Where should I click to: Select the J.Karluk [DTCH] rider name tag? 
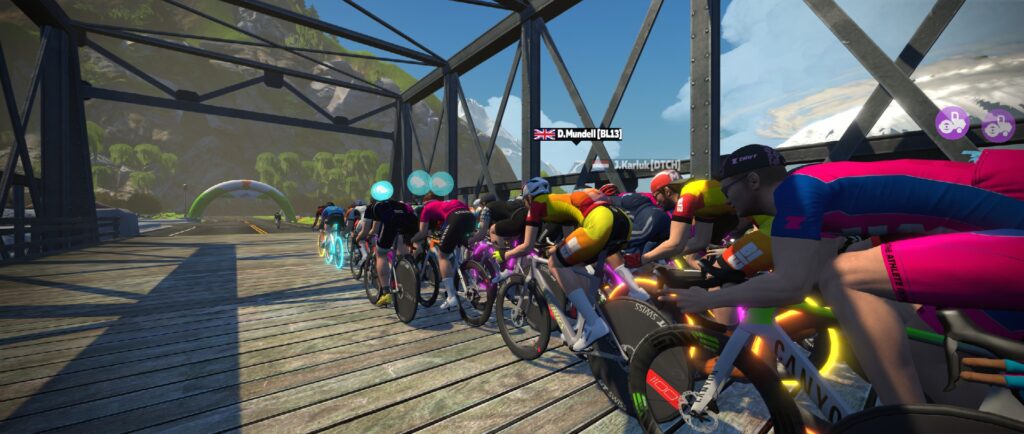click(632, 163)
